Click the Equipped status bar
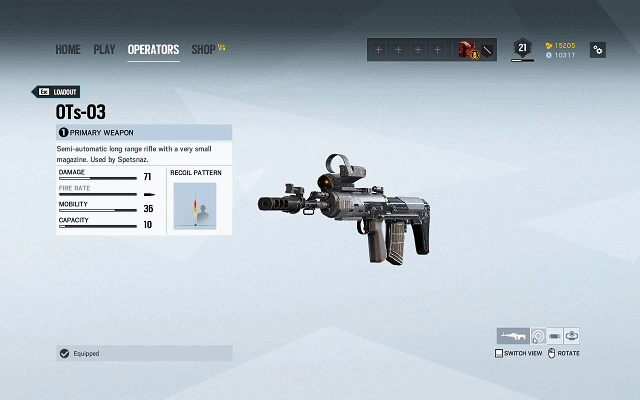The image size is (640, 400). pos(144,353)
